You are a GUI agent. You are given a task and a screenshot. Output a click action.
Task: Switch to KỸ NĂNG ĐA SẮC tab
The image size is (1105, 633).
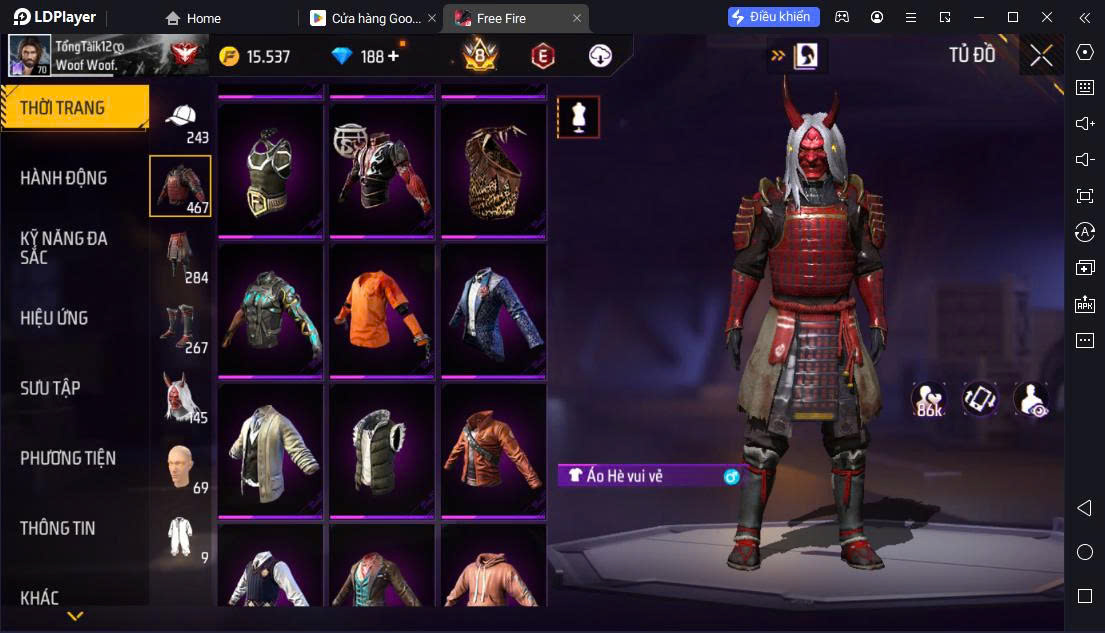coord(64,247)
